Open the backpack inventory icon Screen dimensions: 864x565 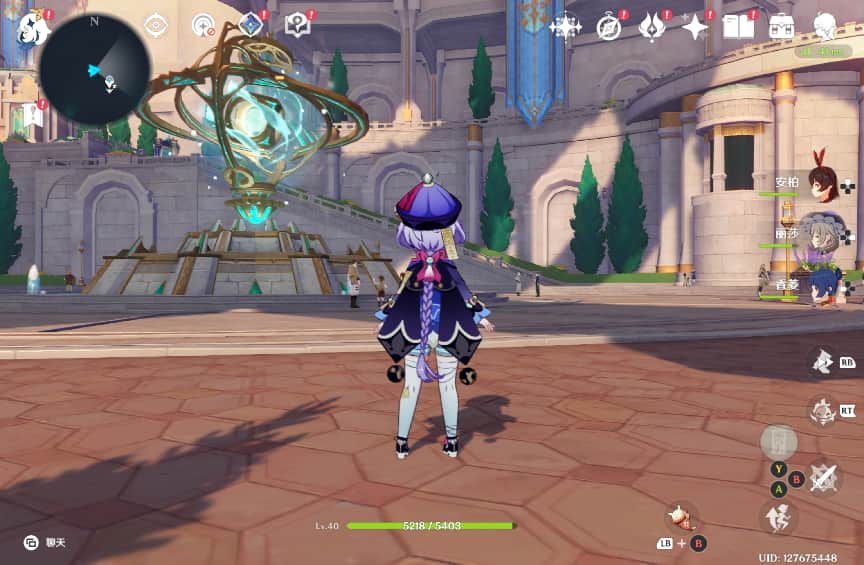tap(782, 26)
